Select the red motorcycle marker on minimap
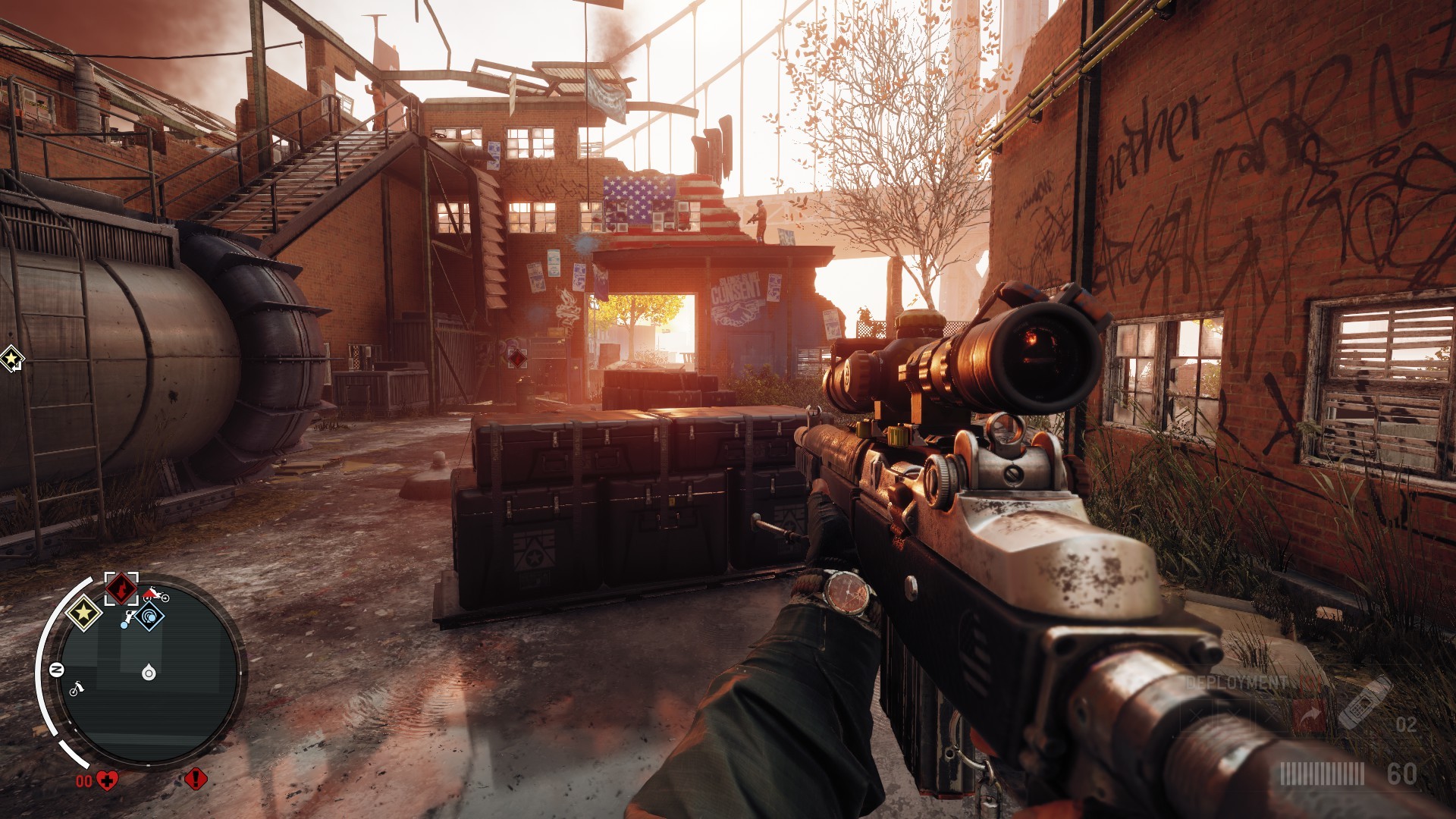 pyautogui.click(x=157, y=594)
